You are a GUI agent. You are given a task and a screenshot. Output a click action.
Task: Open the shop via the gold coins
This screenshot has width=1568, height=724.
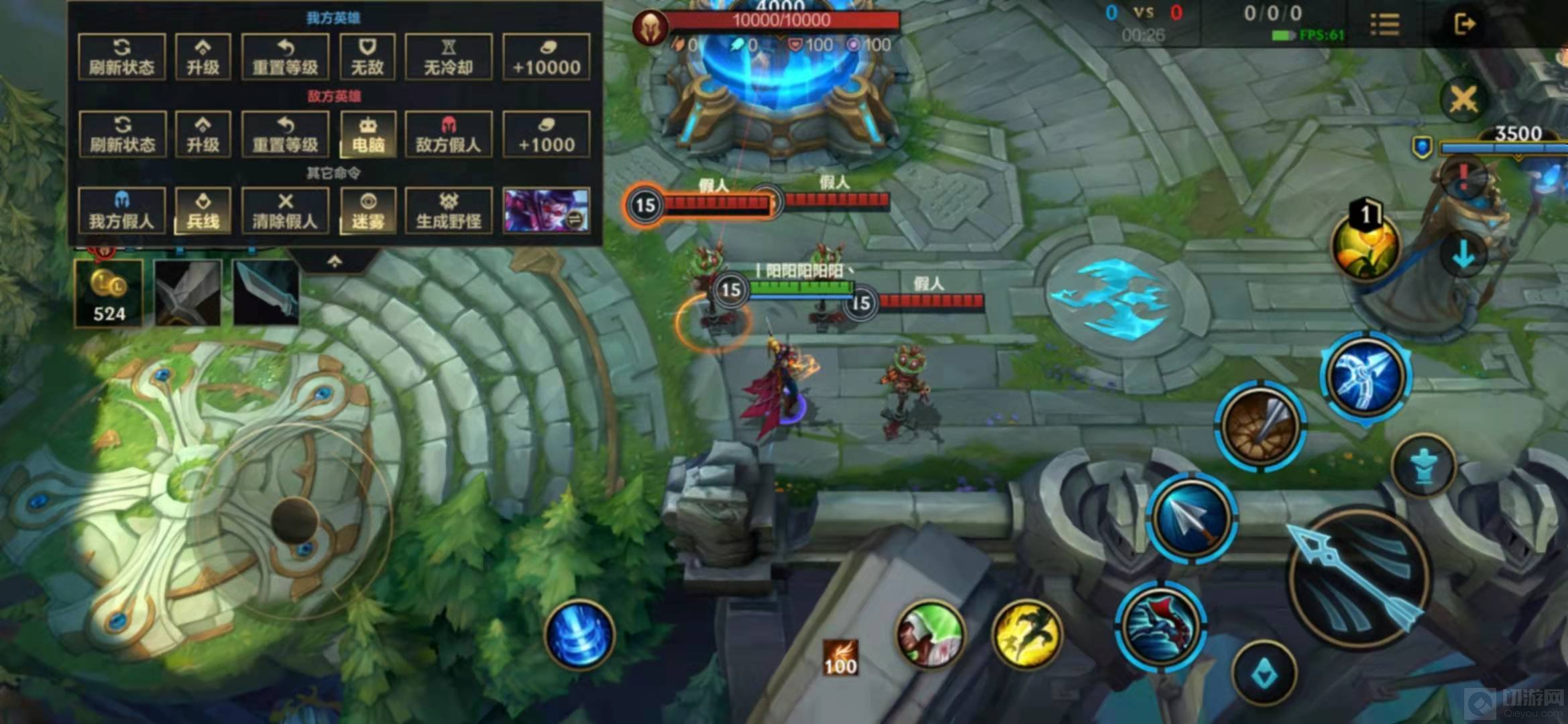click(x=109, y=293)
